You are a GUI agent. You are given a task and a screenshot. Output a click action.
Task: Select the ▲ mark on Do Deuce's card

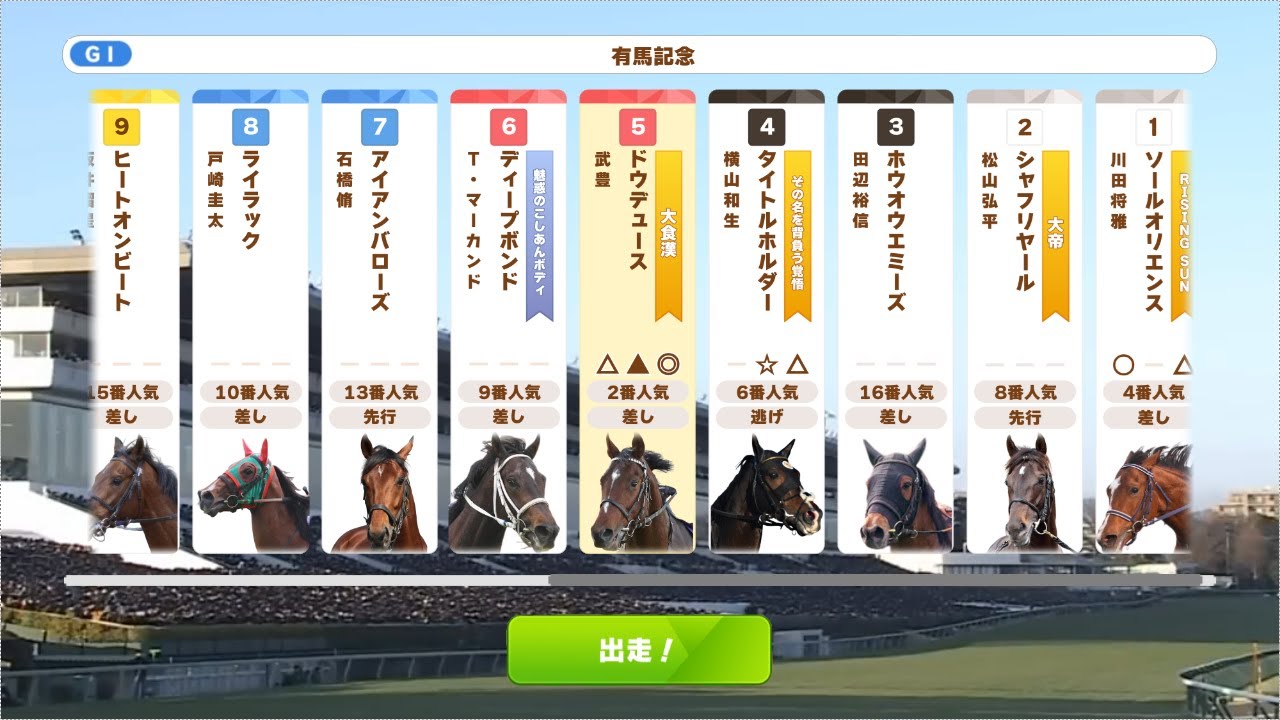[637, 363]
